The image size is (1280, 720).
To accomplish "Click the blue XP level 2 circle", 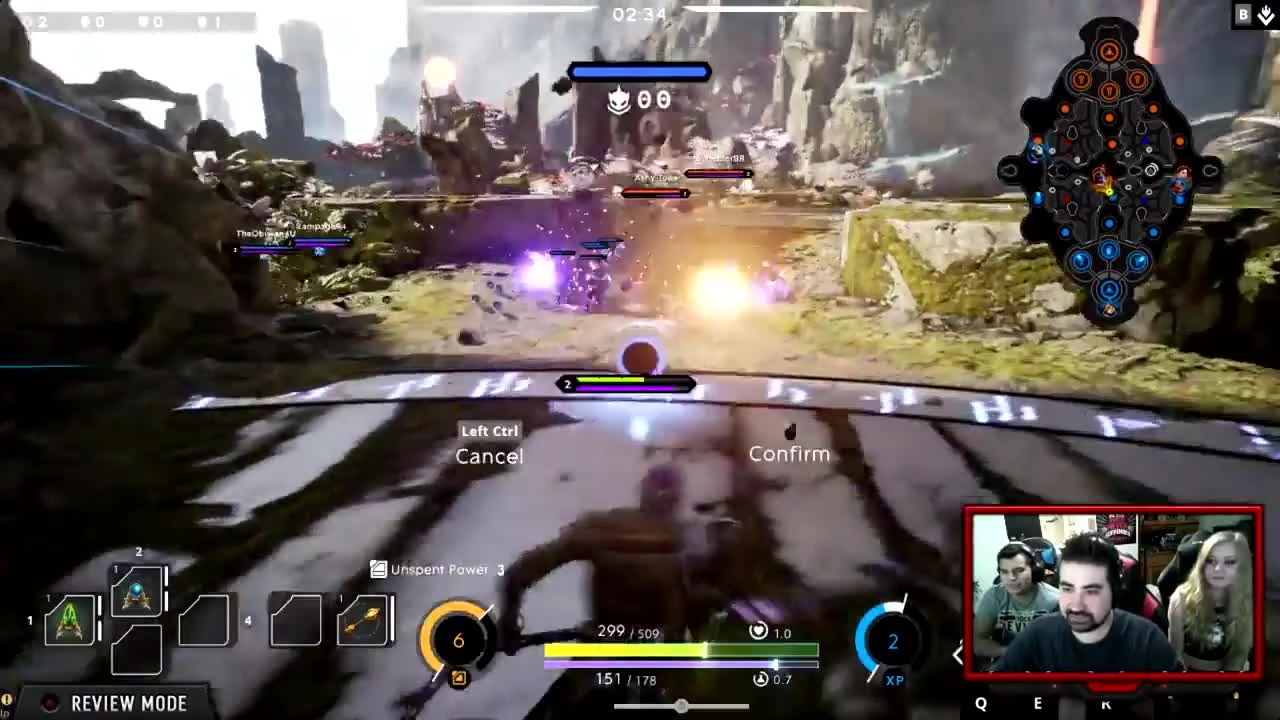I will click(891, 641).
